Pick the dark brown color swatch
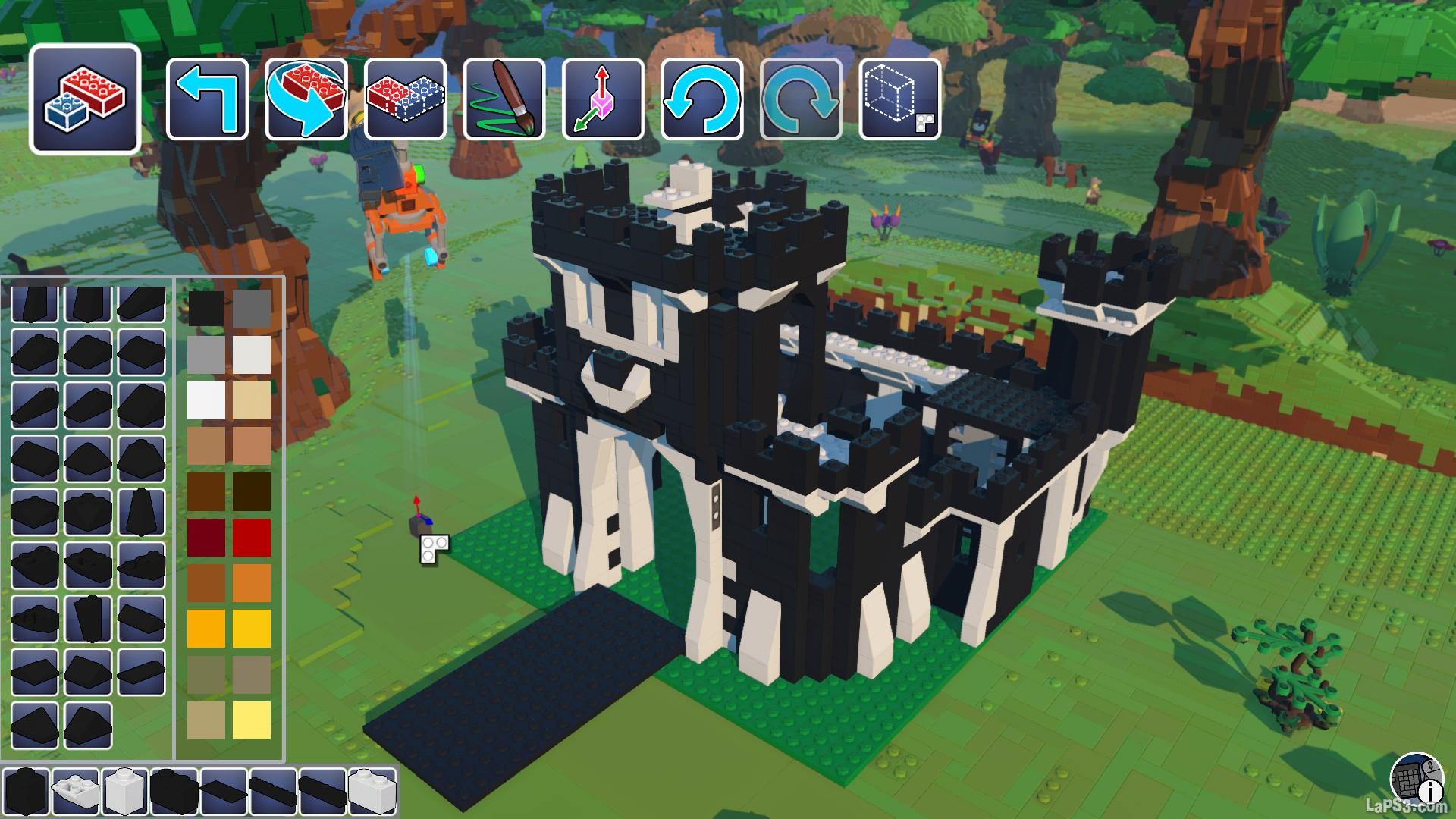This screenshot has width=1456, height=819. tap(252, 491)
